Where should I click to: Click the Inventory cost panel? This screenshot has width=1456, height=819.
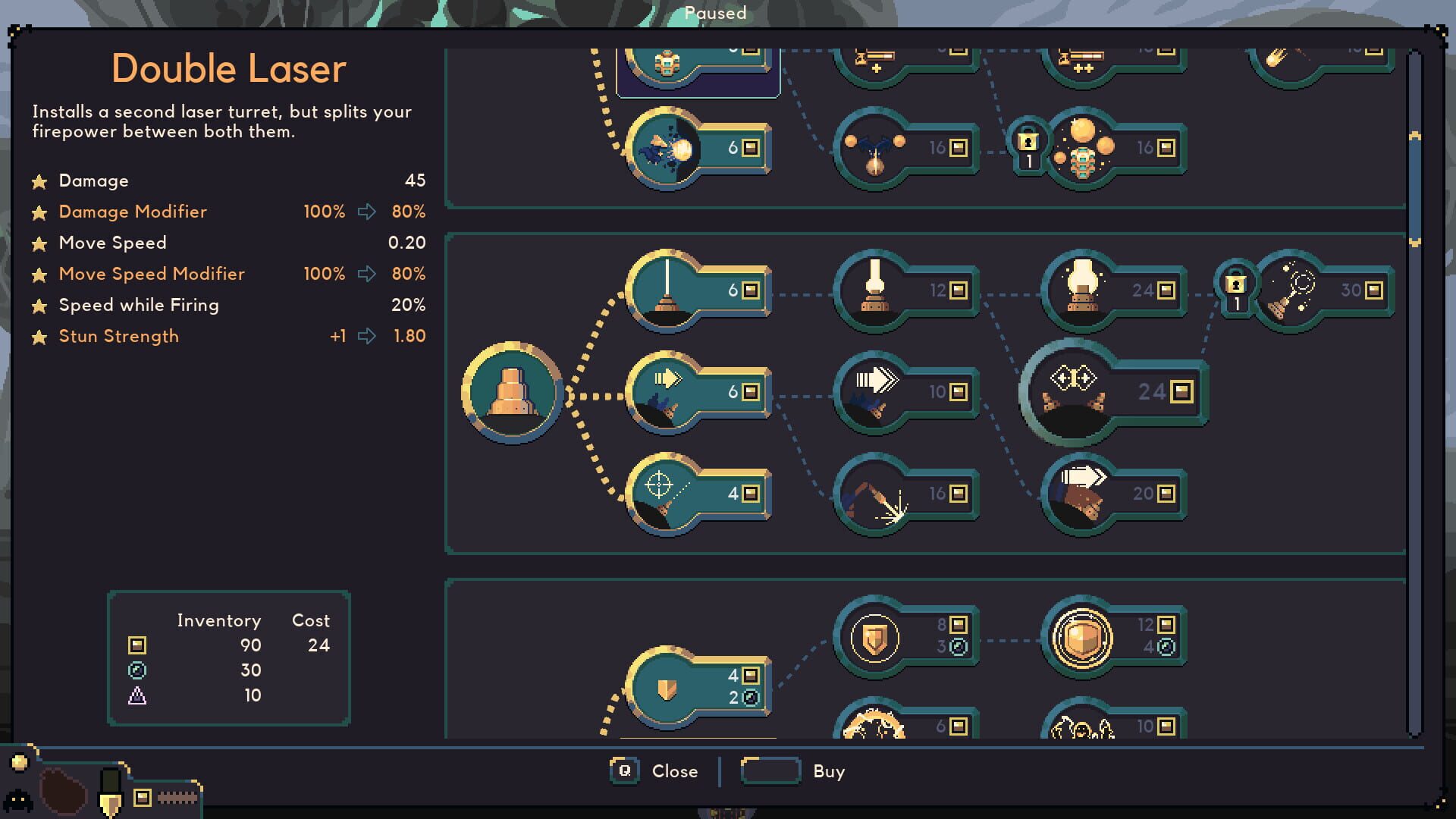(227, 656)
